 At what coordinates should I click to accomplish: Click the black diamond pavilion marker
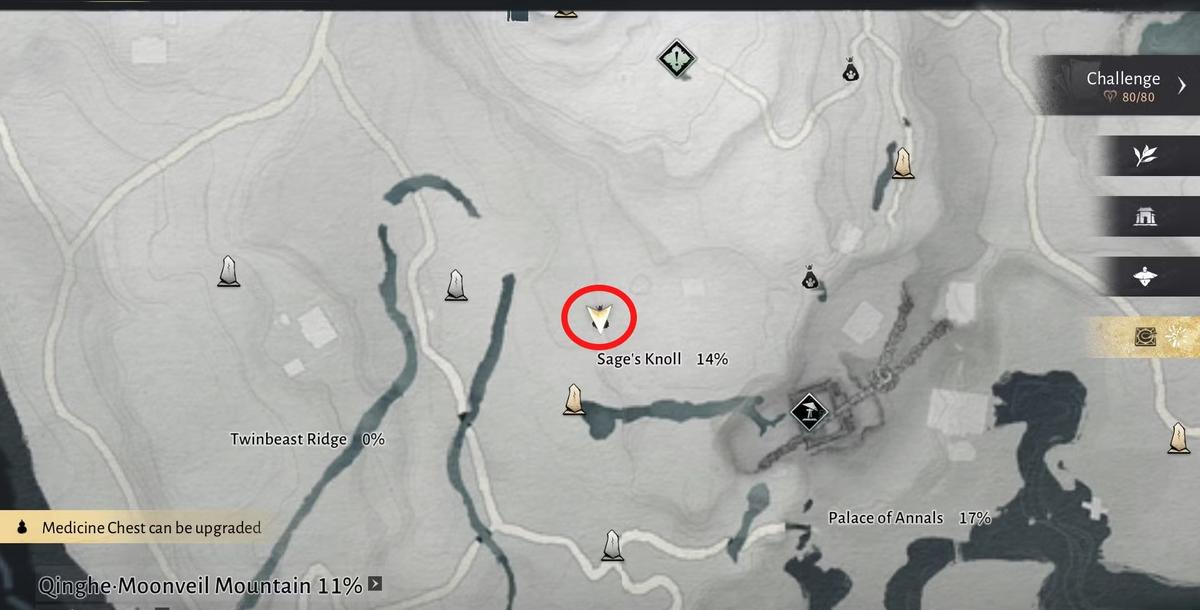(806, 411)
